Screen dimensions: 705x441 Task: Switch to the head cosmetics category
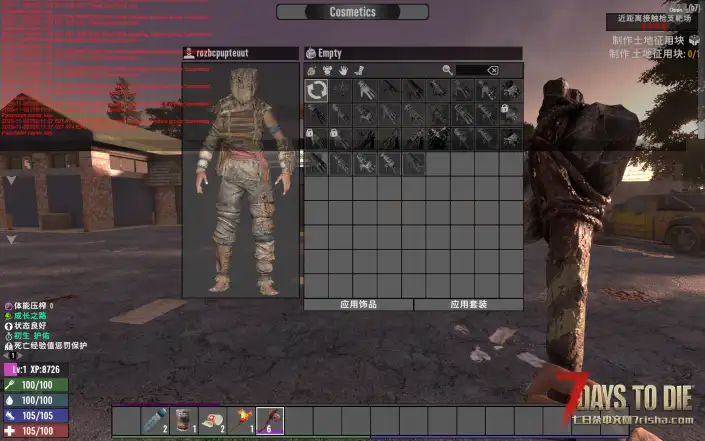pos(312,71)
